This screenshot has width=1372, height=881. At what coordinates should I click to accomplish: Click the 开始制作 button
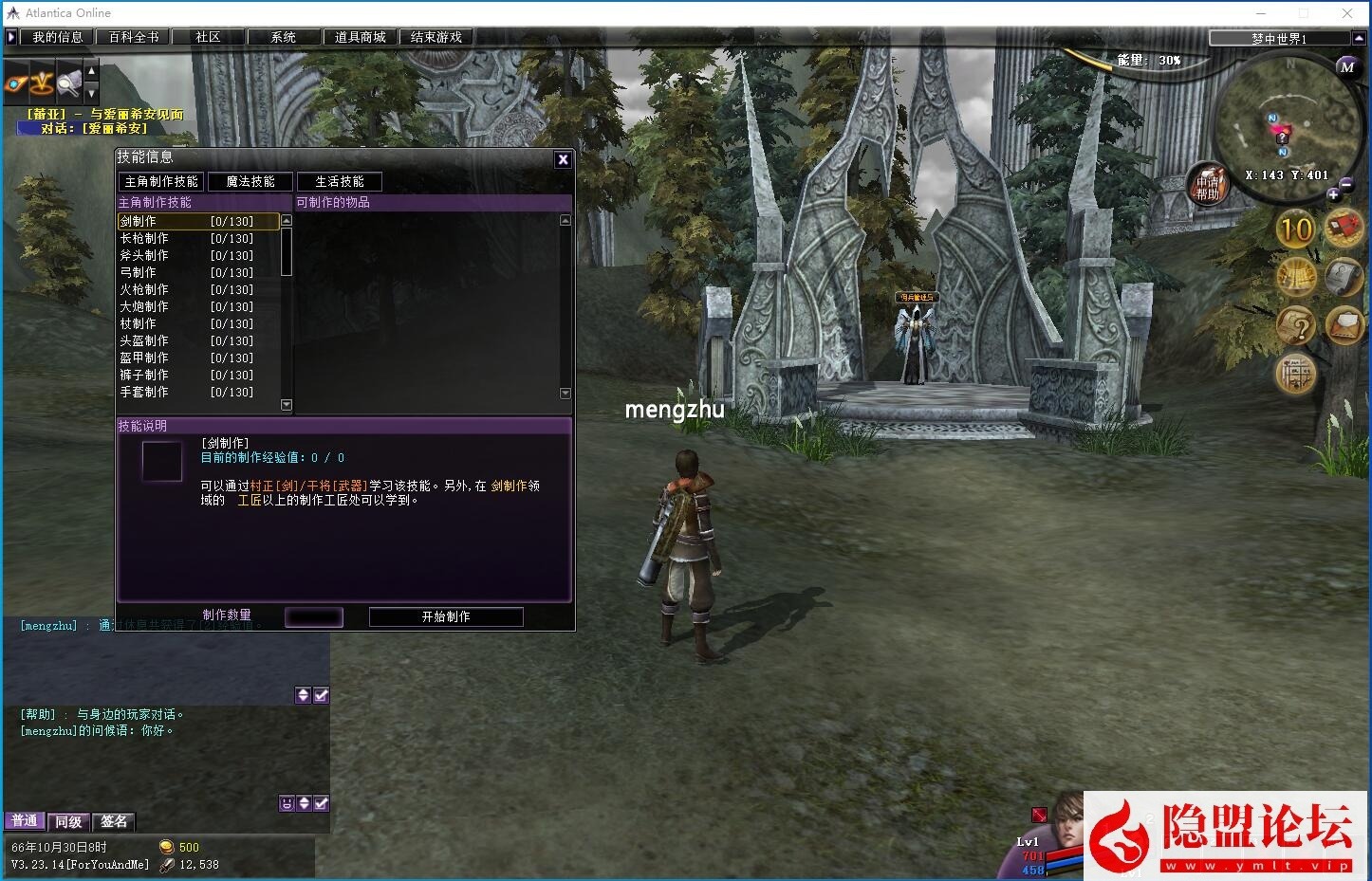446,616
